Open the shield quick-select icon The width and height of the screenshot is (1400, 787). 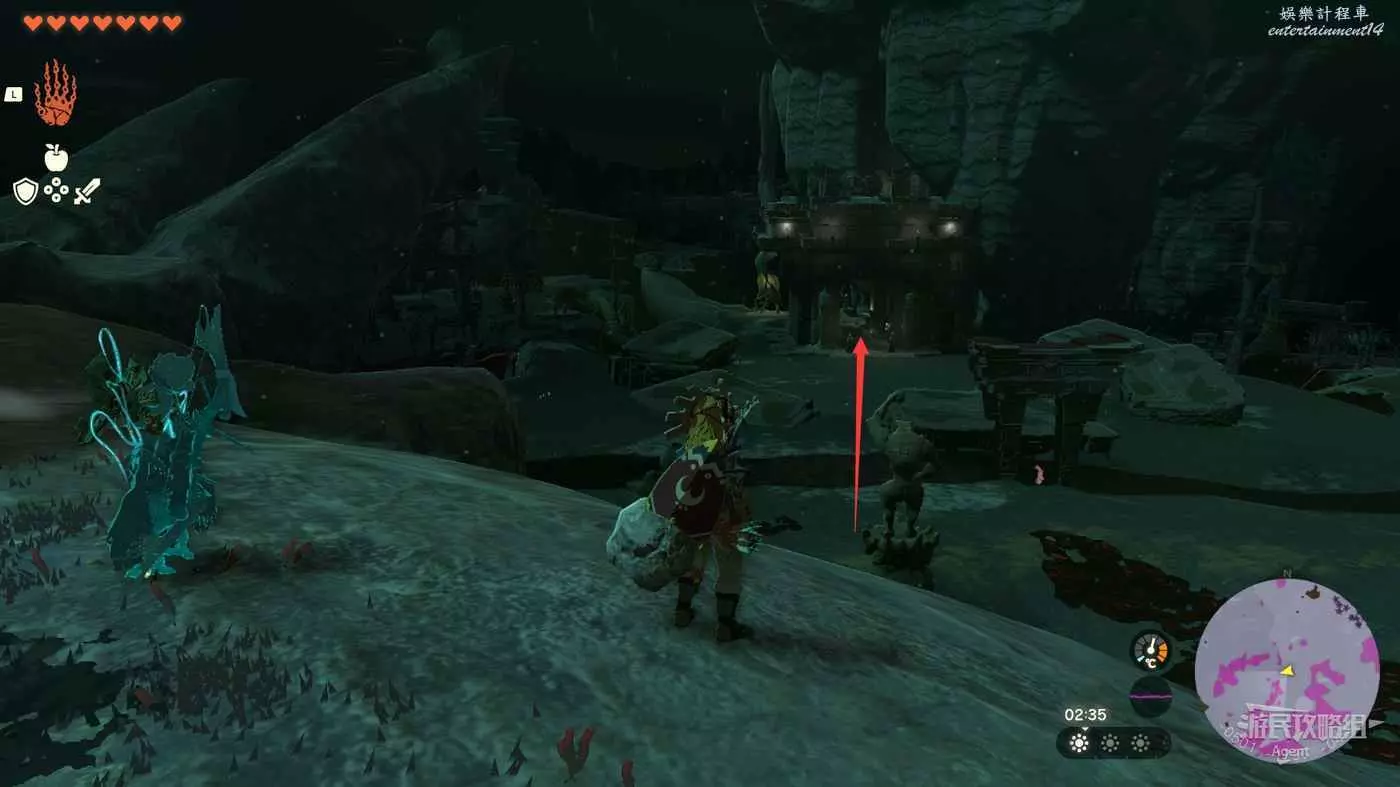(25, 190)
